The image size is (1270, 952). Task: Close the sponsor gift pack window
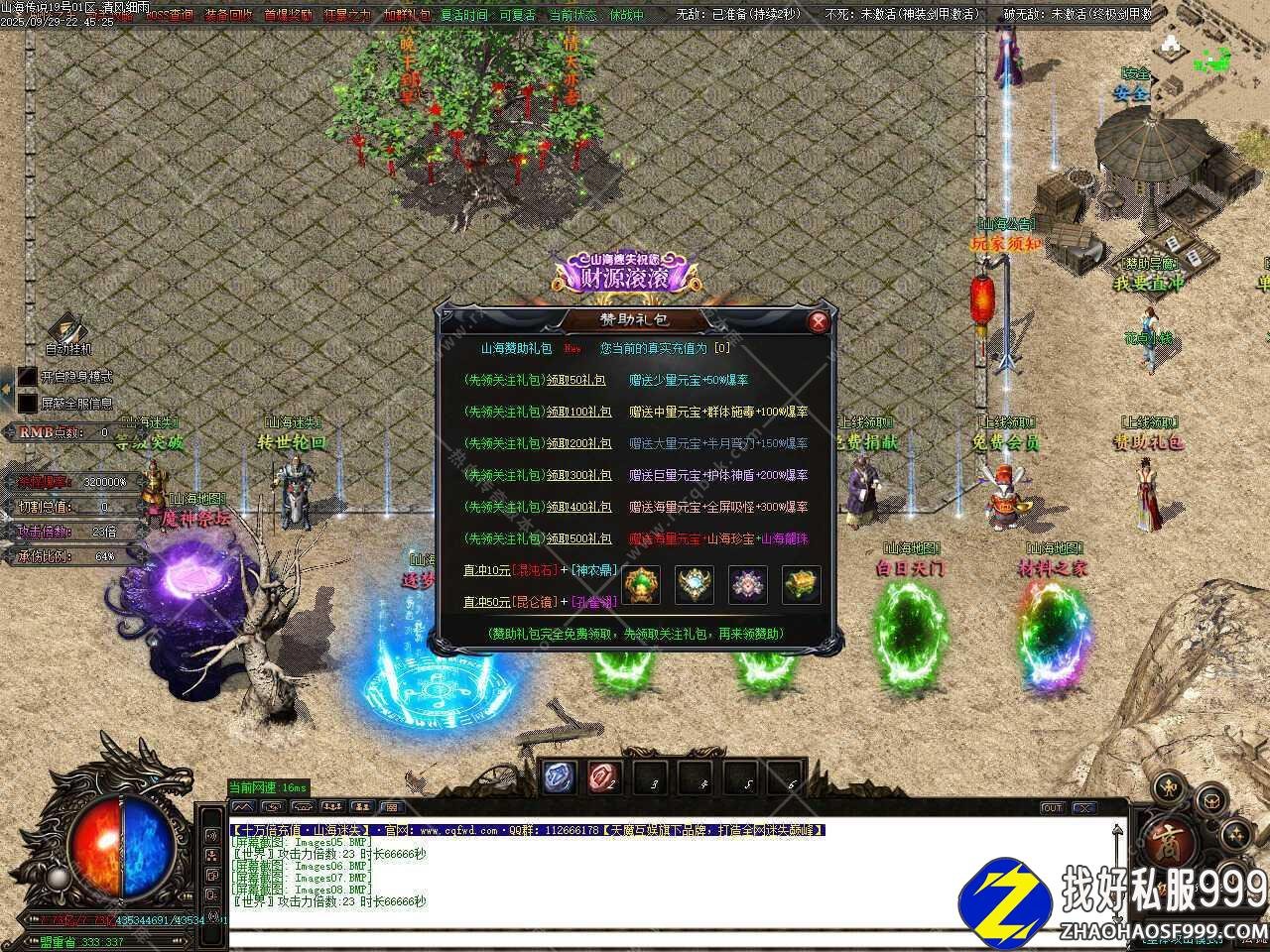point(818,321)
